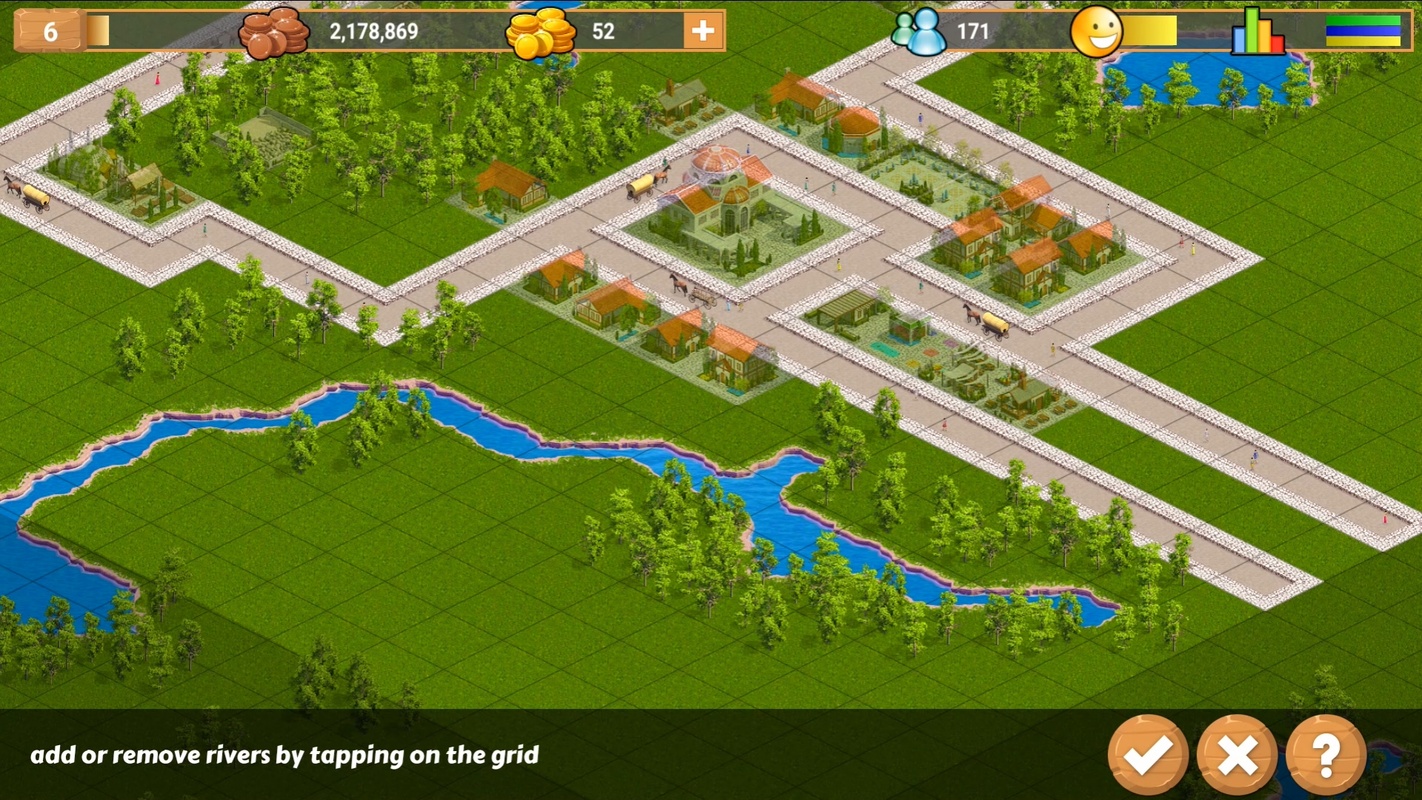Viewport: 1422px width, 800px height.
Task: Tap the gold coins stack icon
Action: tap(540, 32)
